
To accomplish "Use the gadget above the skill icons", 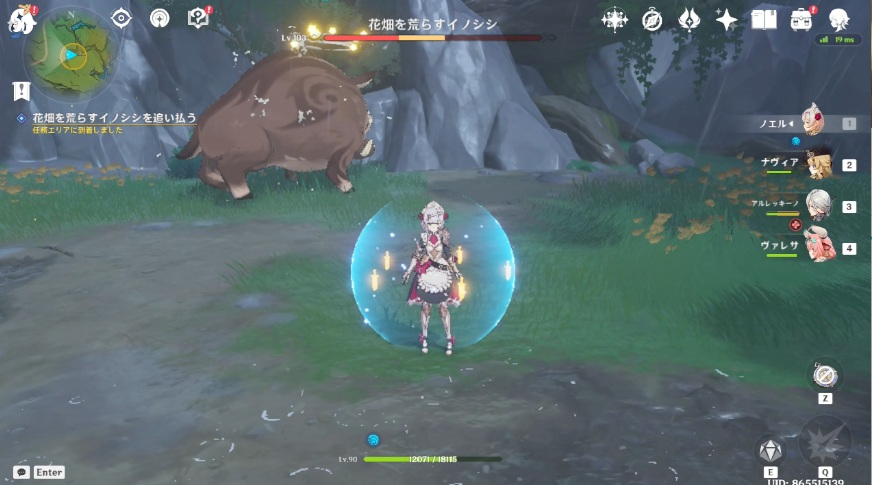I will pyautogui.click(x=825, y=375).
